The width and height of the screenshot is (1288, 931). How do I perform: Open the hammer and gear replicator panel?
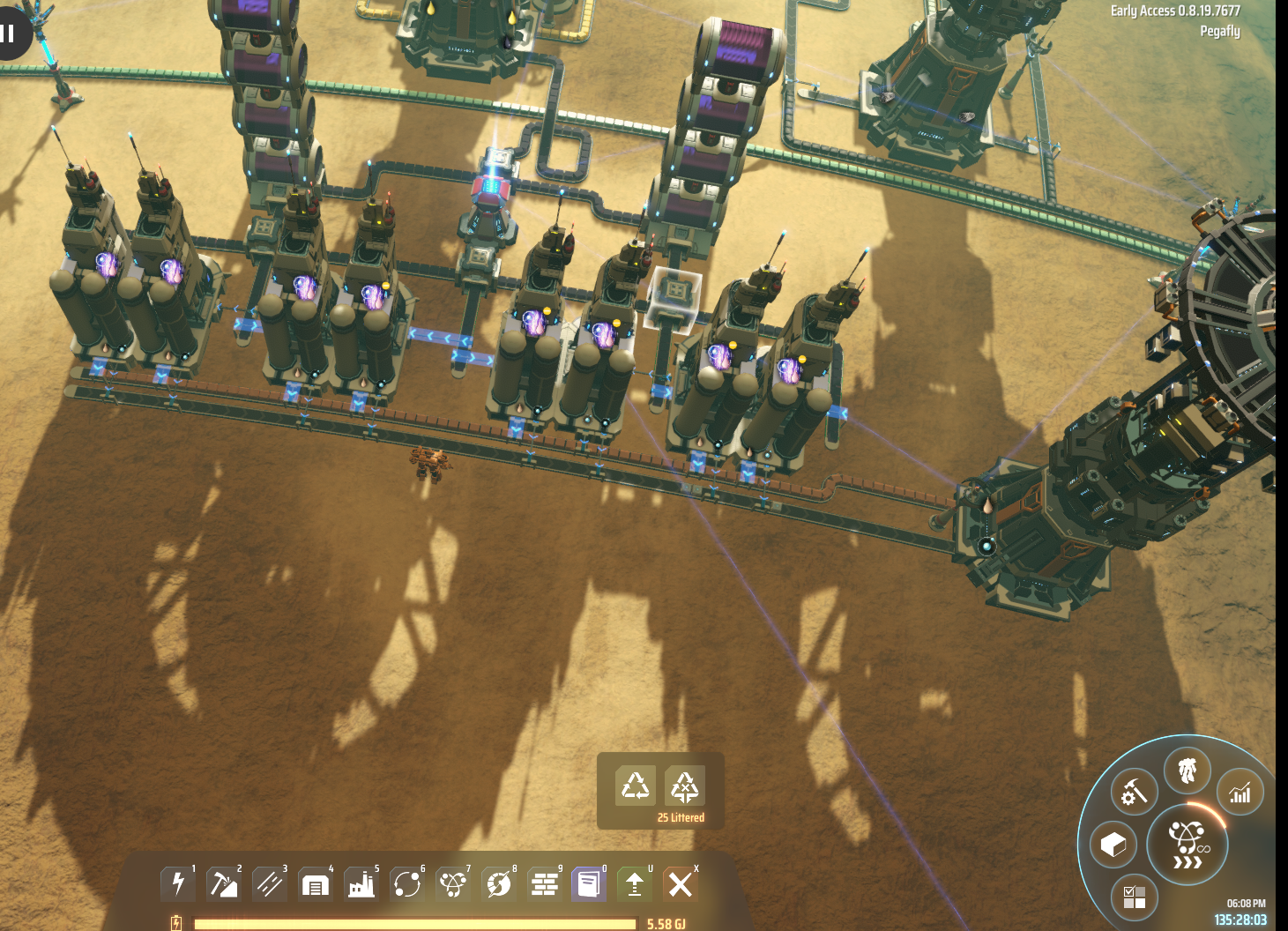click(1134, 793)
